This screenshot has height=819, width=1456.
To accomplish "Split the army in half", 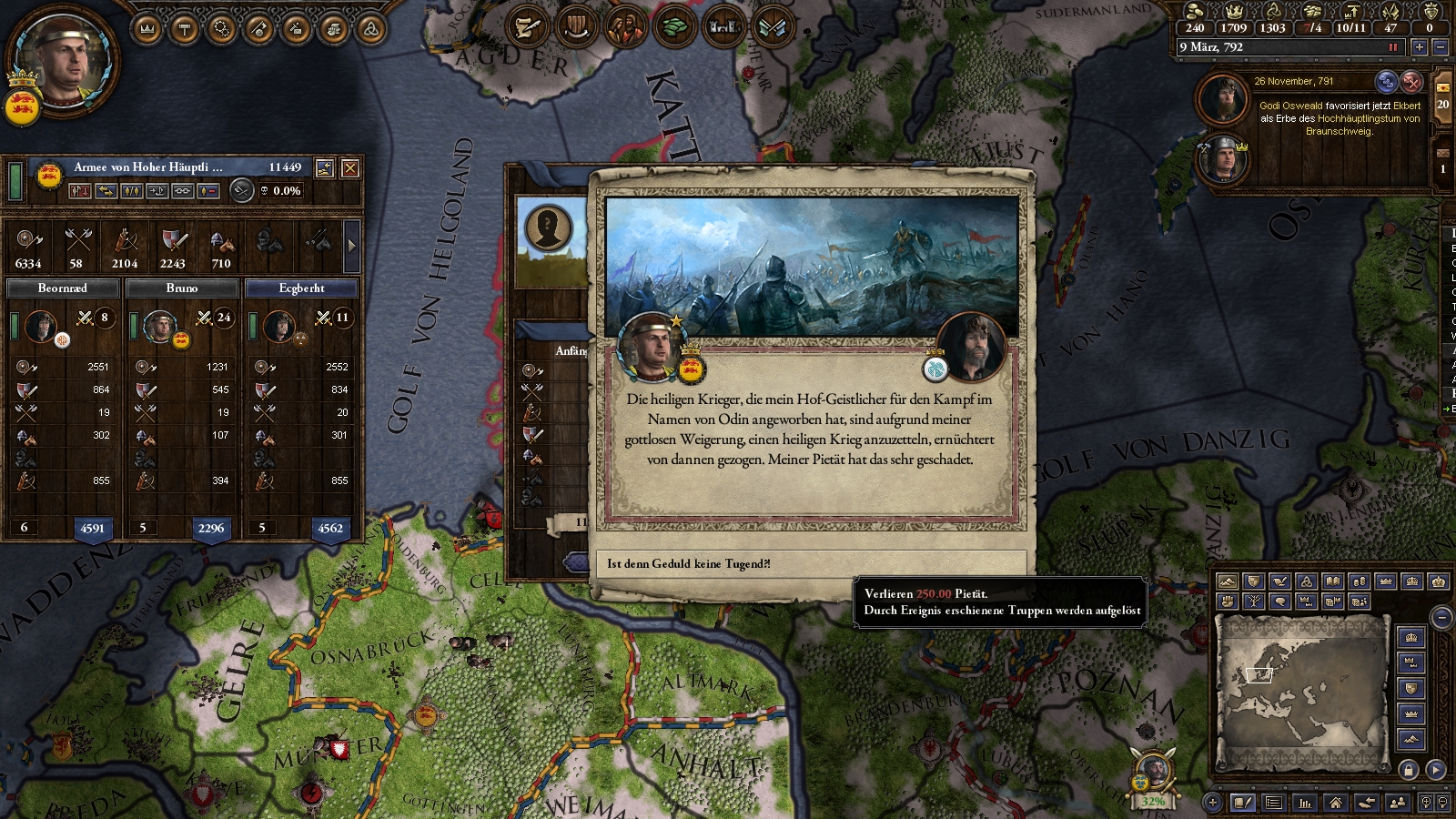I will (x=132, y=191).
